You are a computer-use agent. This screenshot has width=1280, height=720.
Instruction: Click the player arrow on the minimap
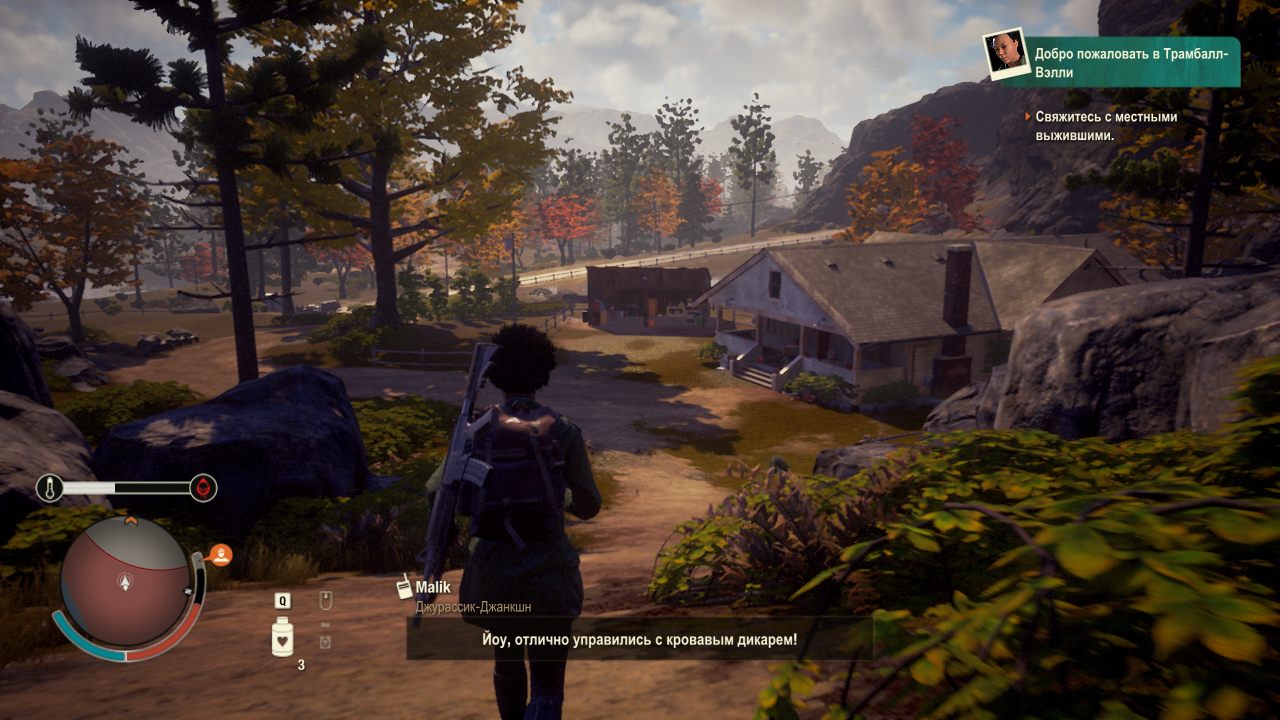(124, 580)
